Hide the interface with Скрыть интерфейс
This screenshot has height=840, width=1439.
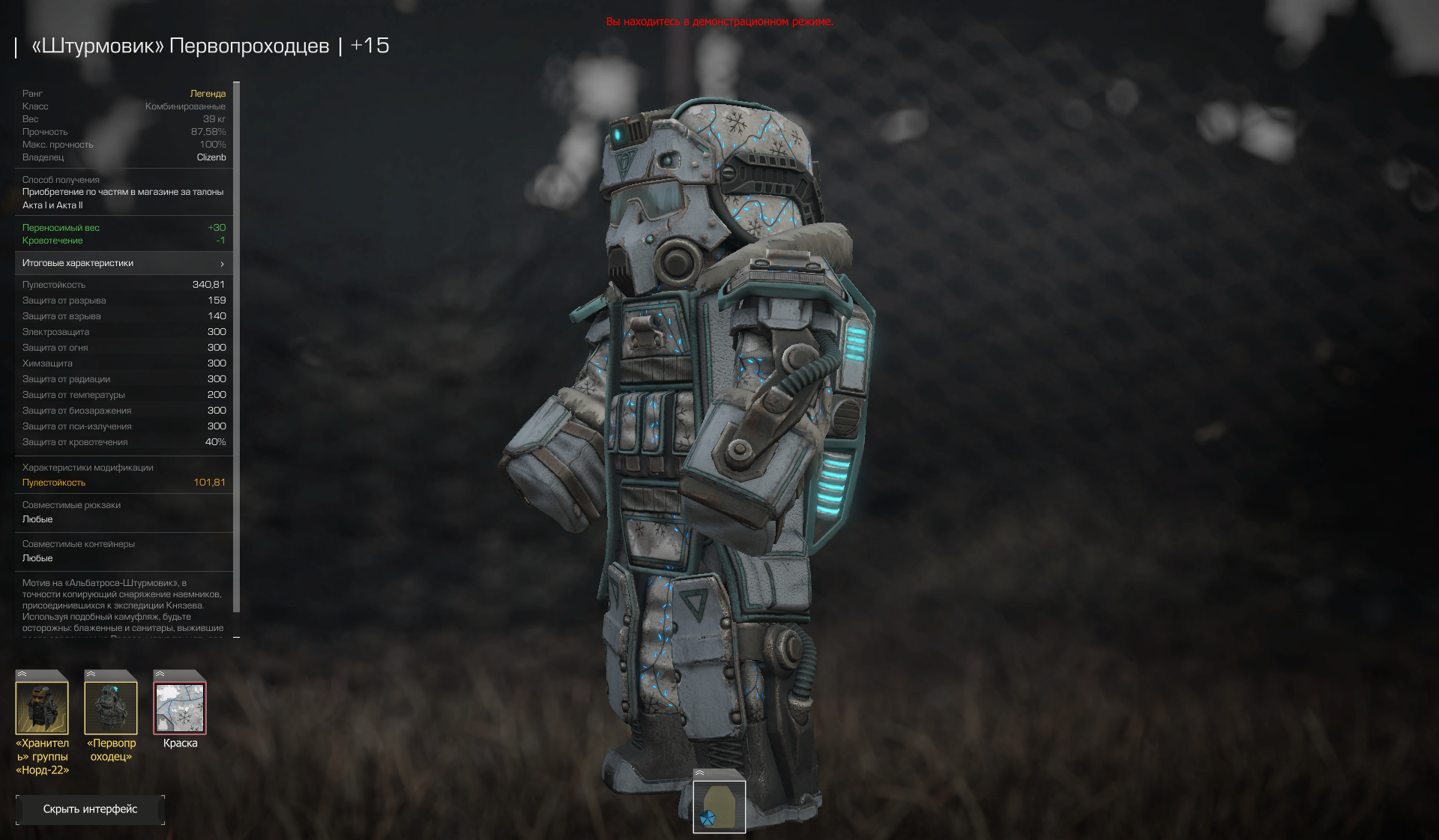(x=90, y=809)
